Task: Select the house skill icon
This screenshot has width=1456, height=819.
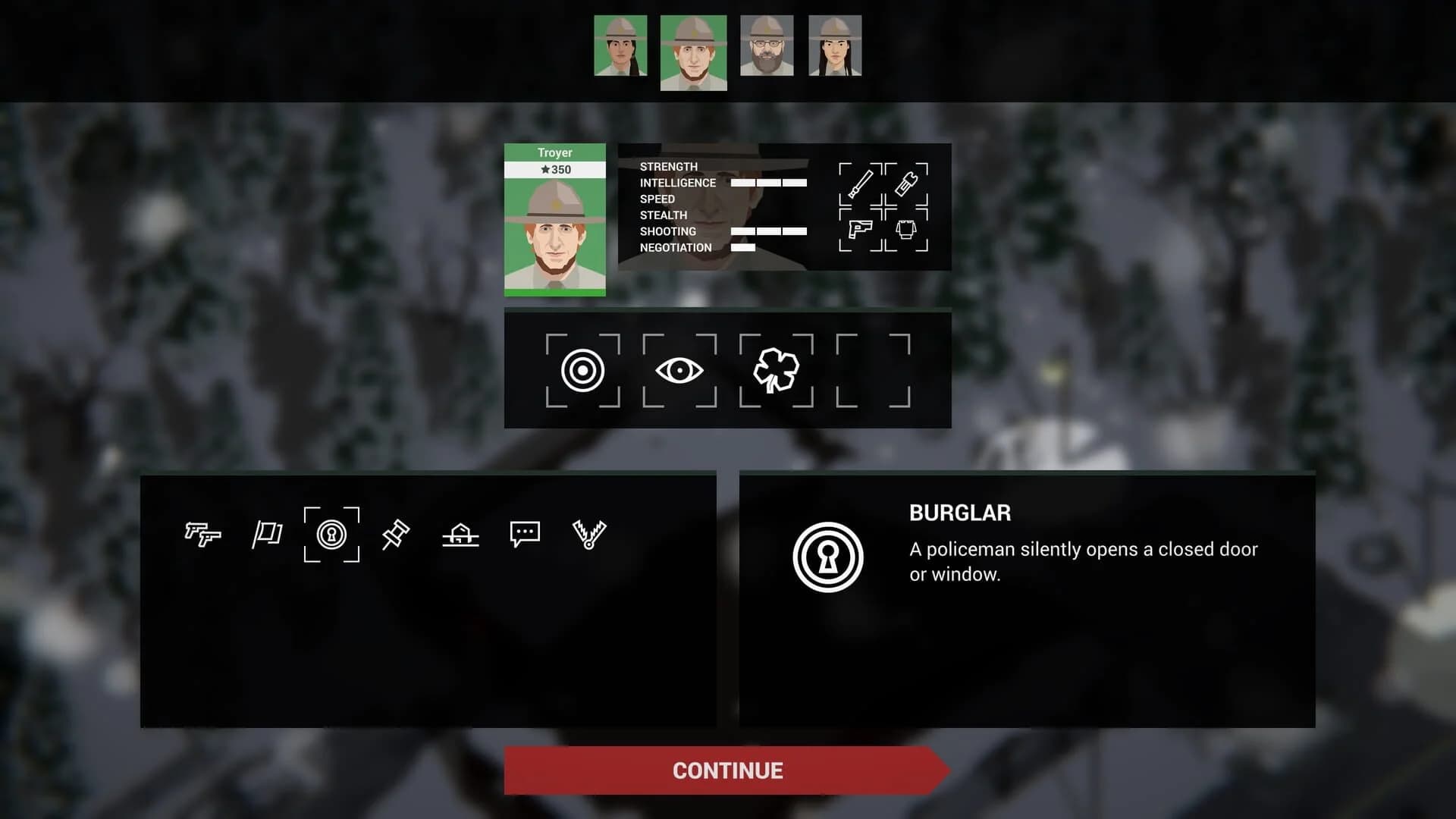Action: pos(461,535)
